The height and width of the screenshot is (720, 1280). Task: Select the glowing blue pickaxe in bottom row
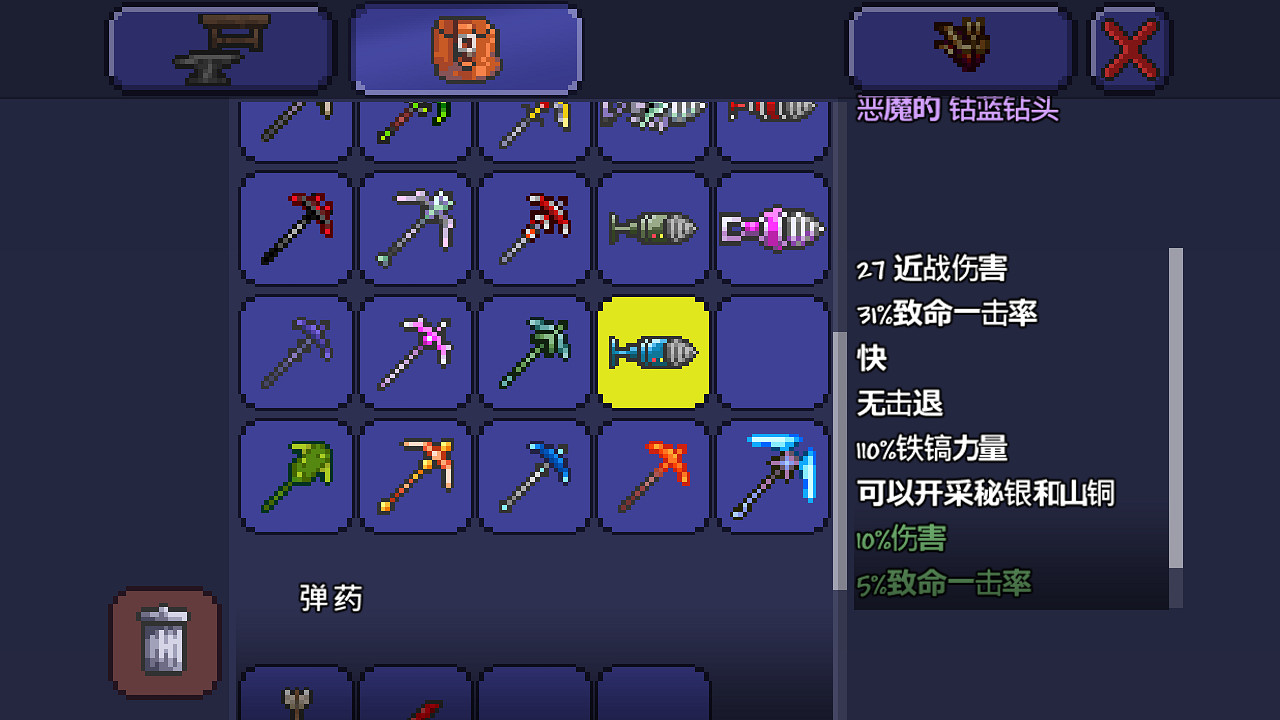tap(773, 477)
